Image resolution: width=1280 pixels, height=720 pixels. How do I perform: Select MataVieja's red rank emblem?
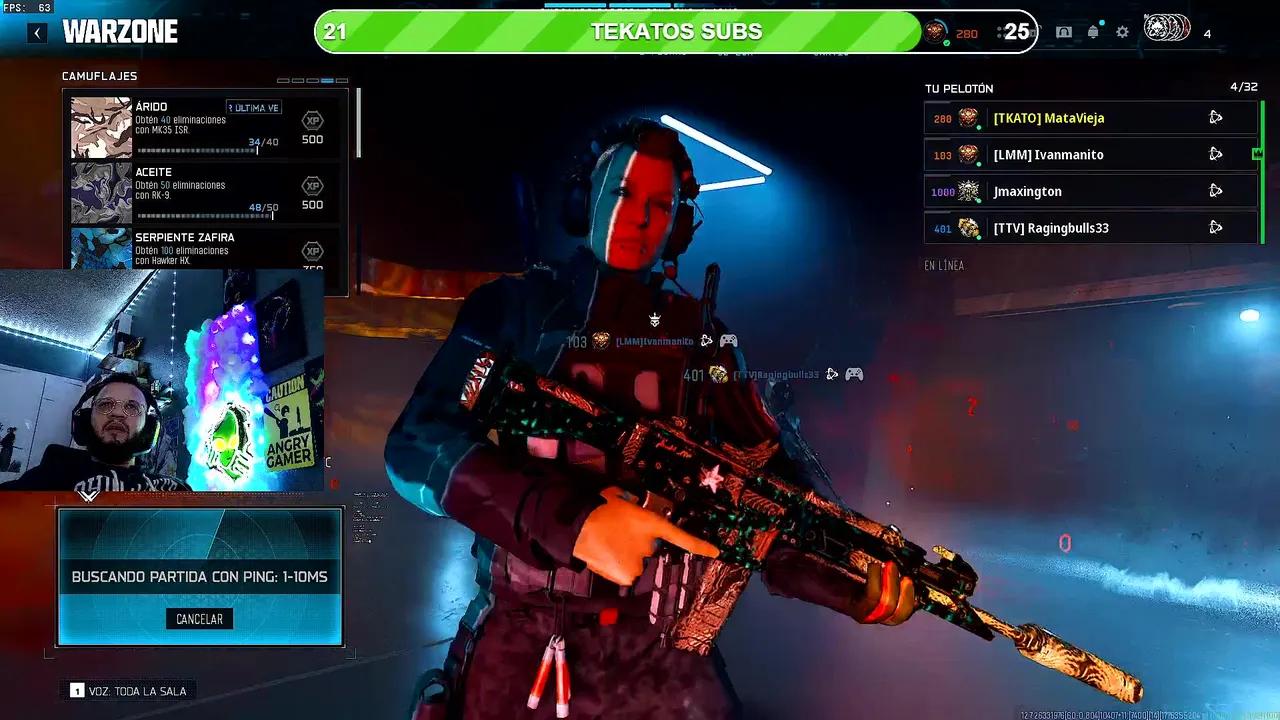(x=968, y=118)
